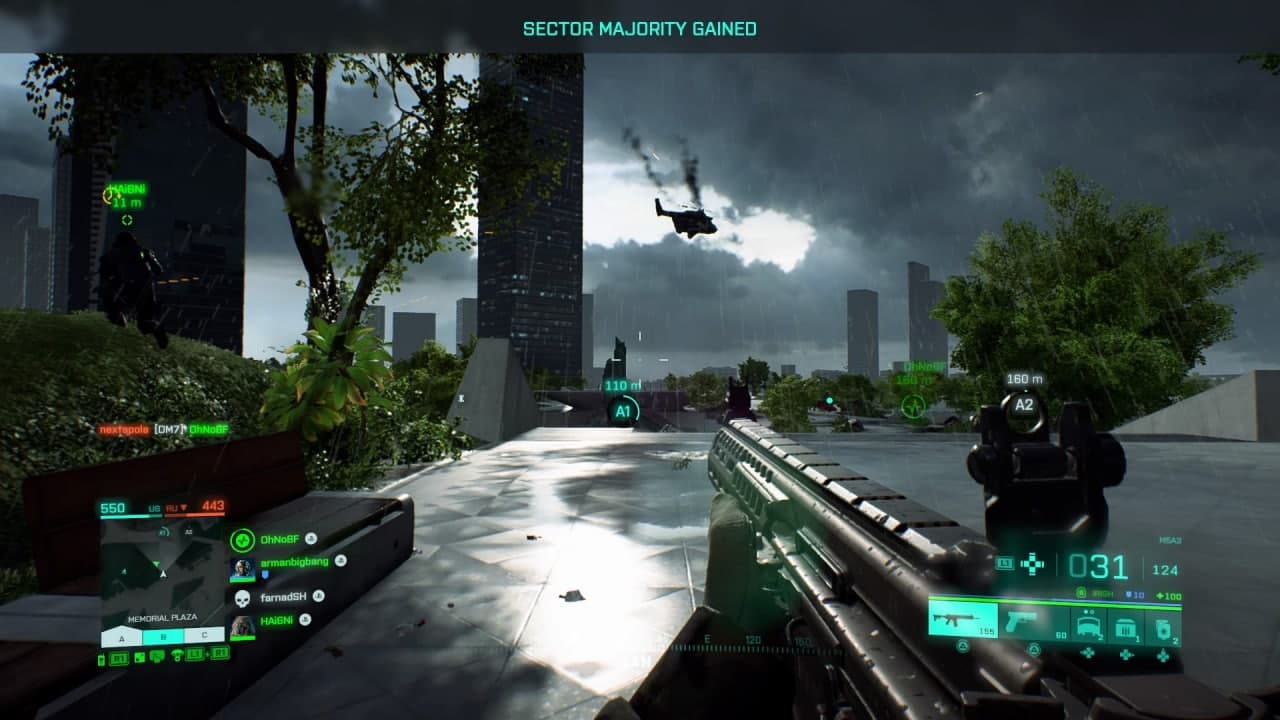Switch to the pistol sidearm slot
Screen dimensions: 1280x720
coord(1032,620)
